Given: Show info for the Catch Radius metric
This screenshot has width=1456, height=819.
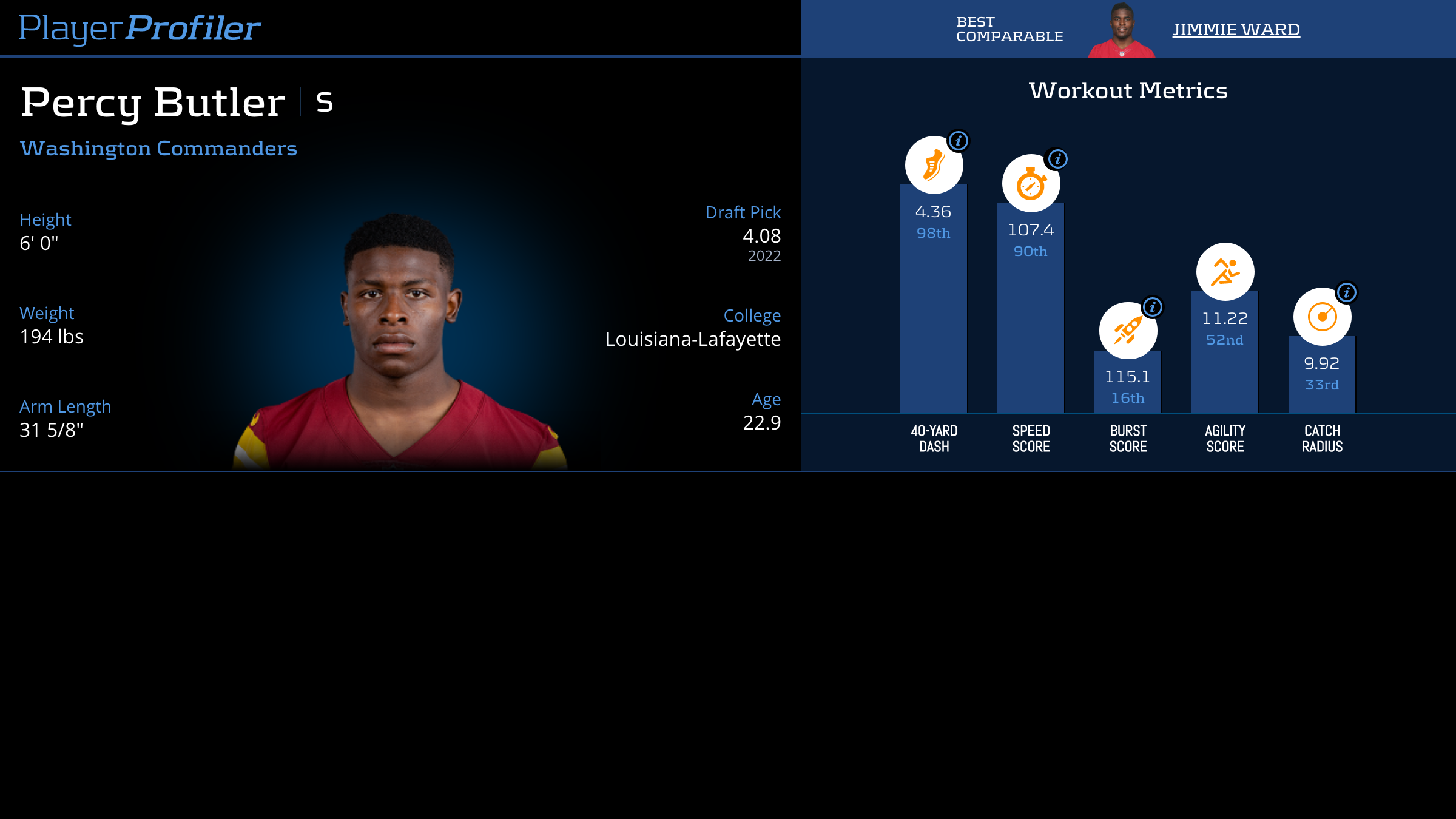Looking at the screenshot, I should 1347,293.
